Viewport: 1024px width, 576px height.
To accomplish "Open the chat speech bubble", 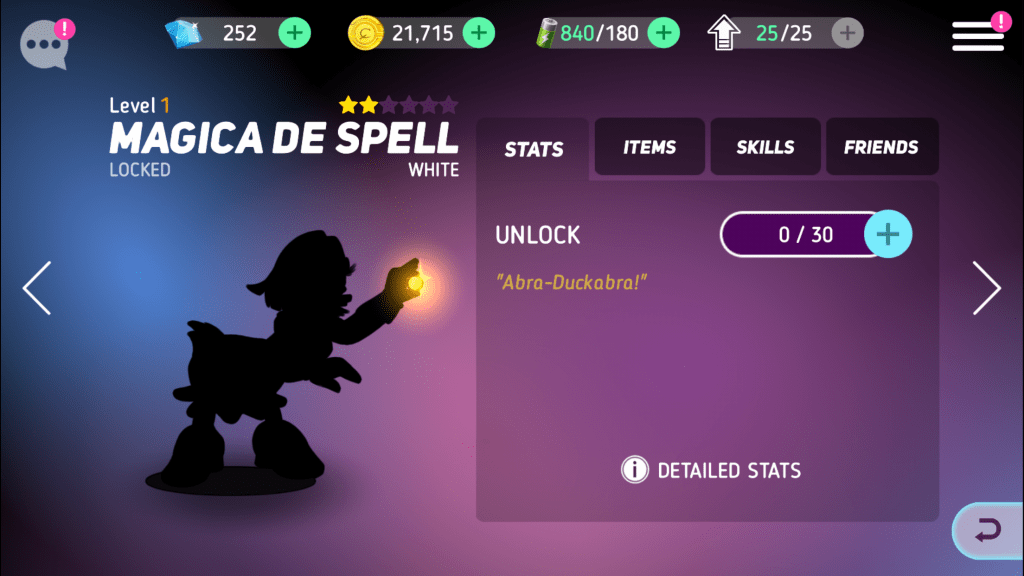I will (44, 45).
